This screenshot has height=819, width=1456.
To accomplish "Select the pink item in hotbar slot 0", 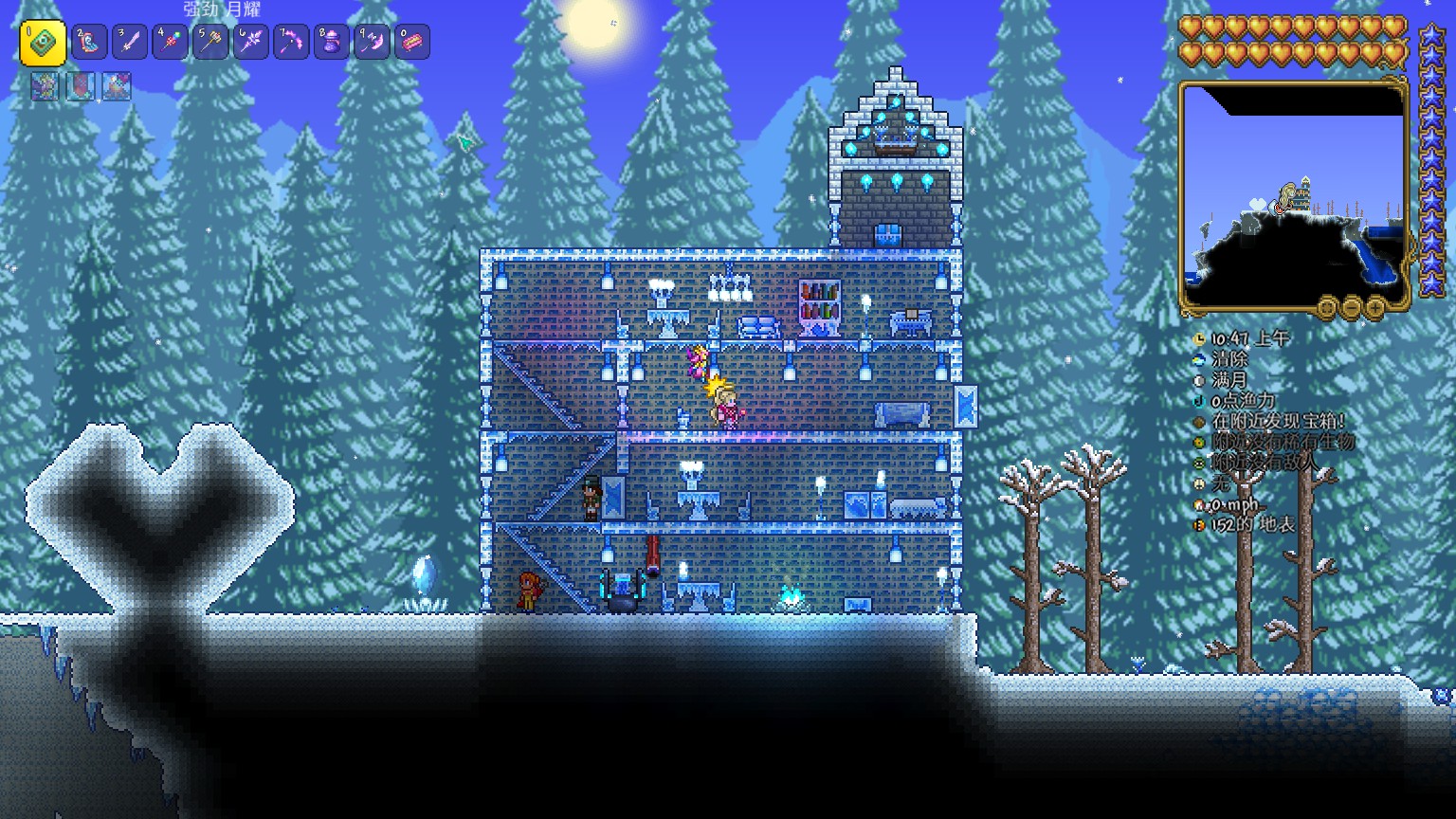I will (412, 43).
